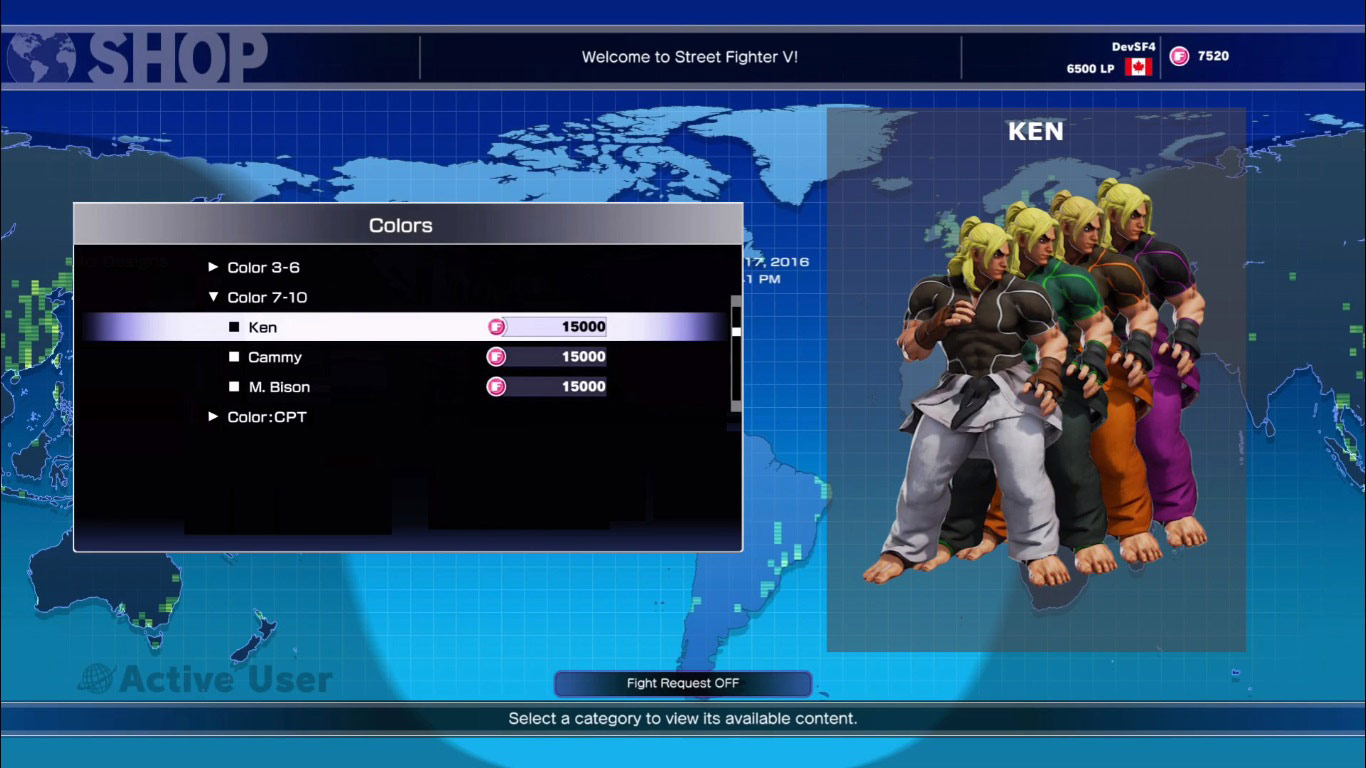Switch to the Colors panel header

(x=400, y=225)
